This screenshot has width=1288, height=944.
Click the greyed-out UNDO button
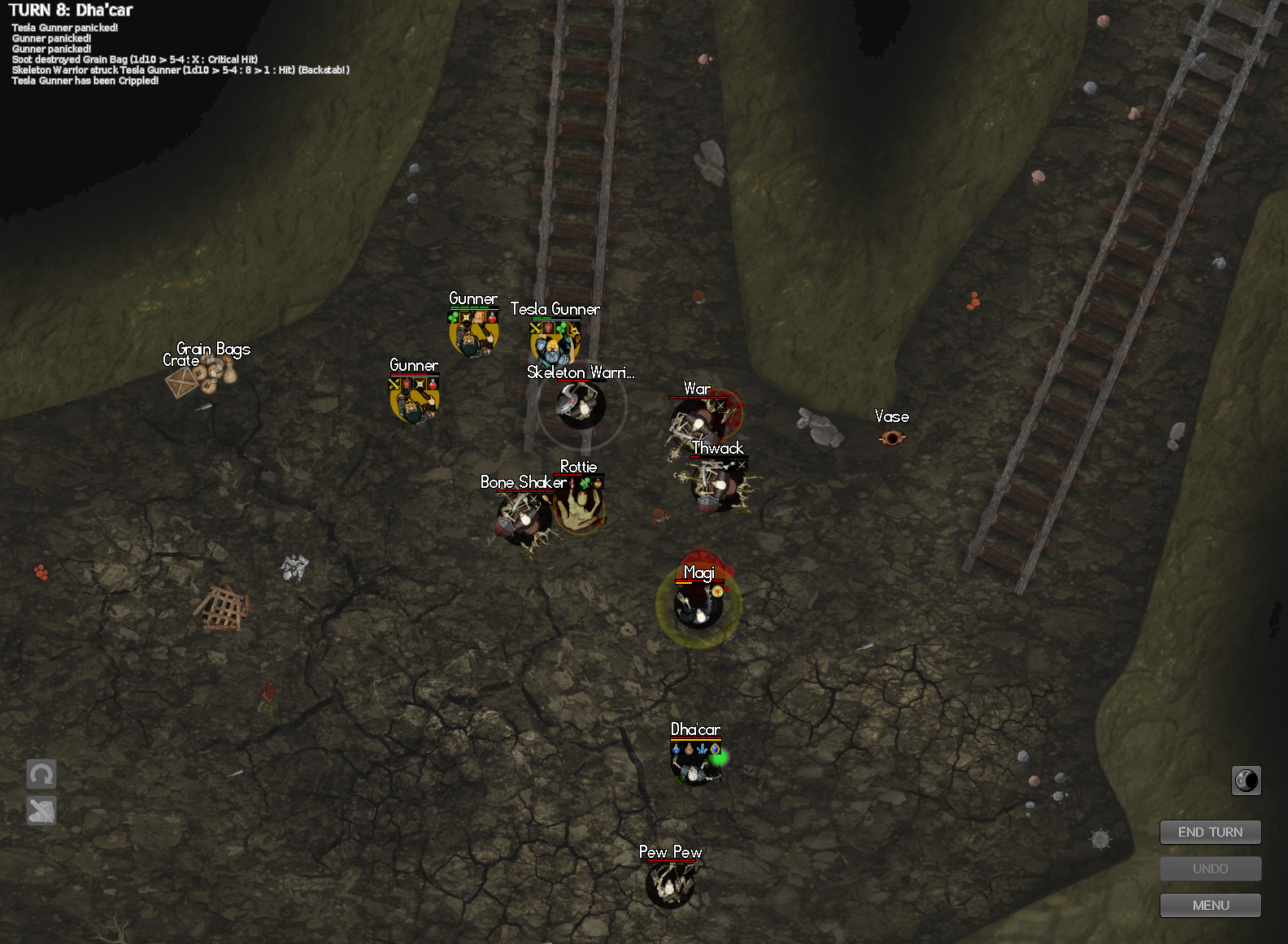[1210, 868]
